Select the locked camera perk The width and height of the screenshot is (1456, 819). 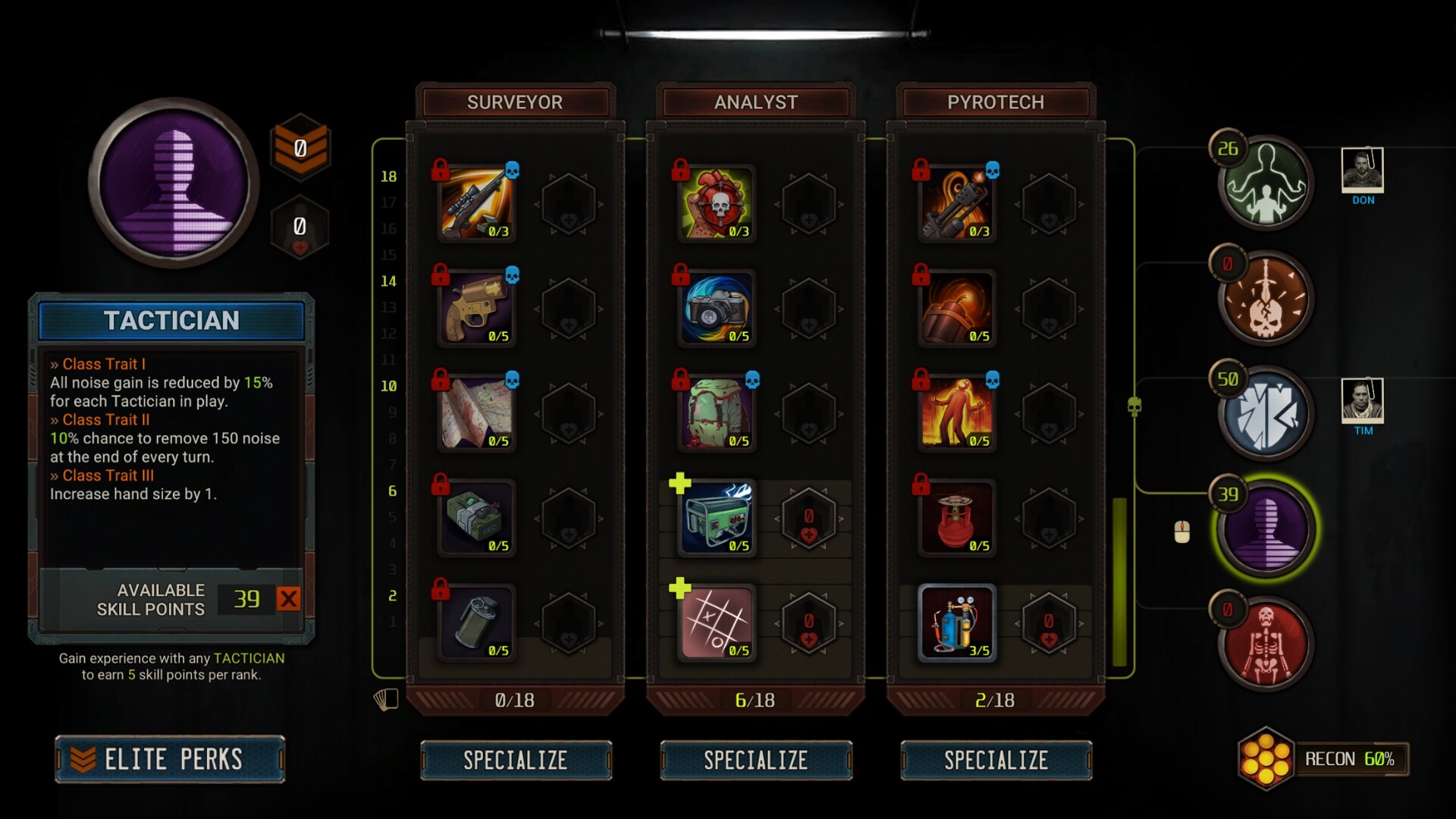717,309
